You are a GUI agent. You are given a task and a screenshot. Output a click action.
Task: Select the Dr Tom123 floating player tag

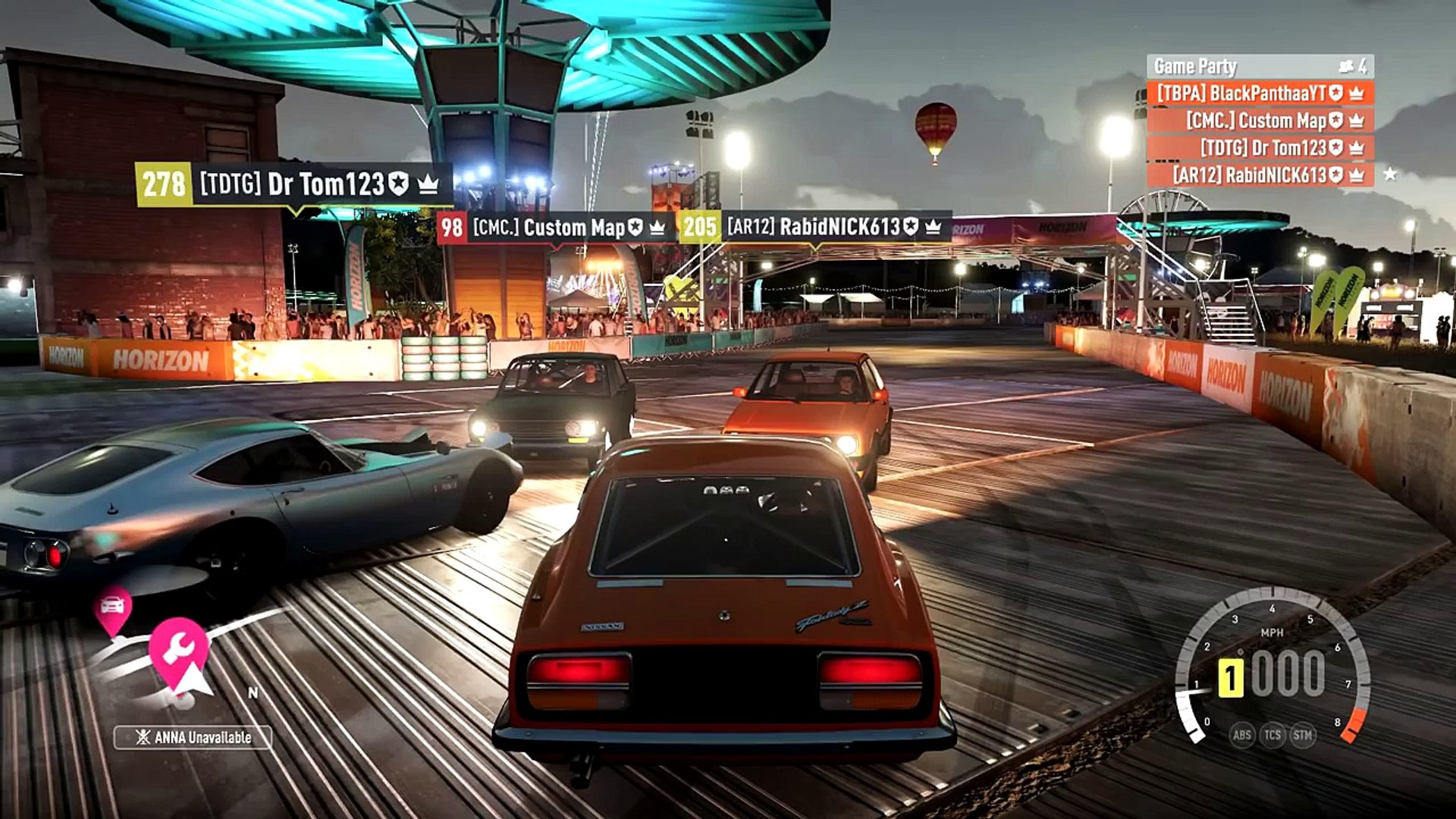coord(294,184)
